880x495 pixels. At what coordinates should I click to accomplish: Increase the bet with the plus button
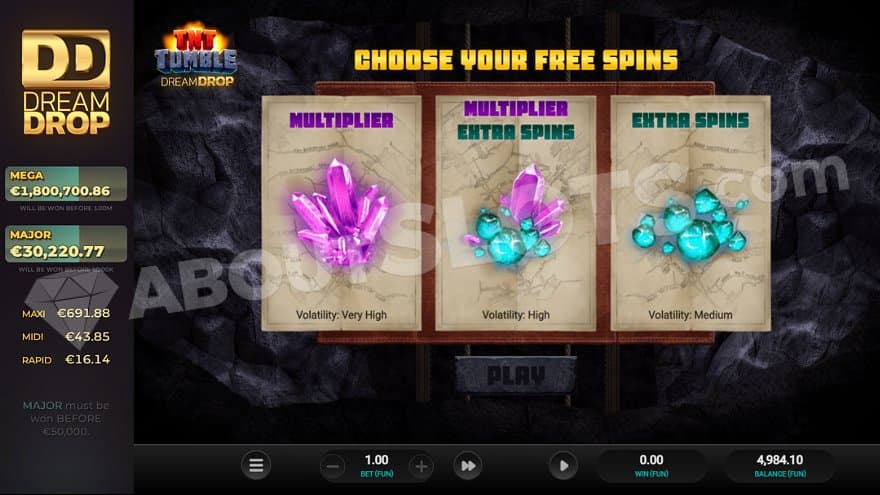coord(421,465)
